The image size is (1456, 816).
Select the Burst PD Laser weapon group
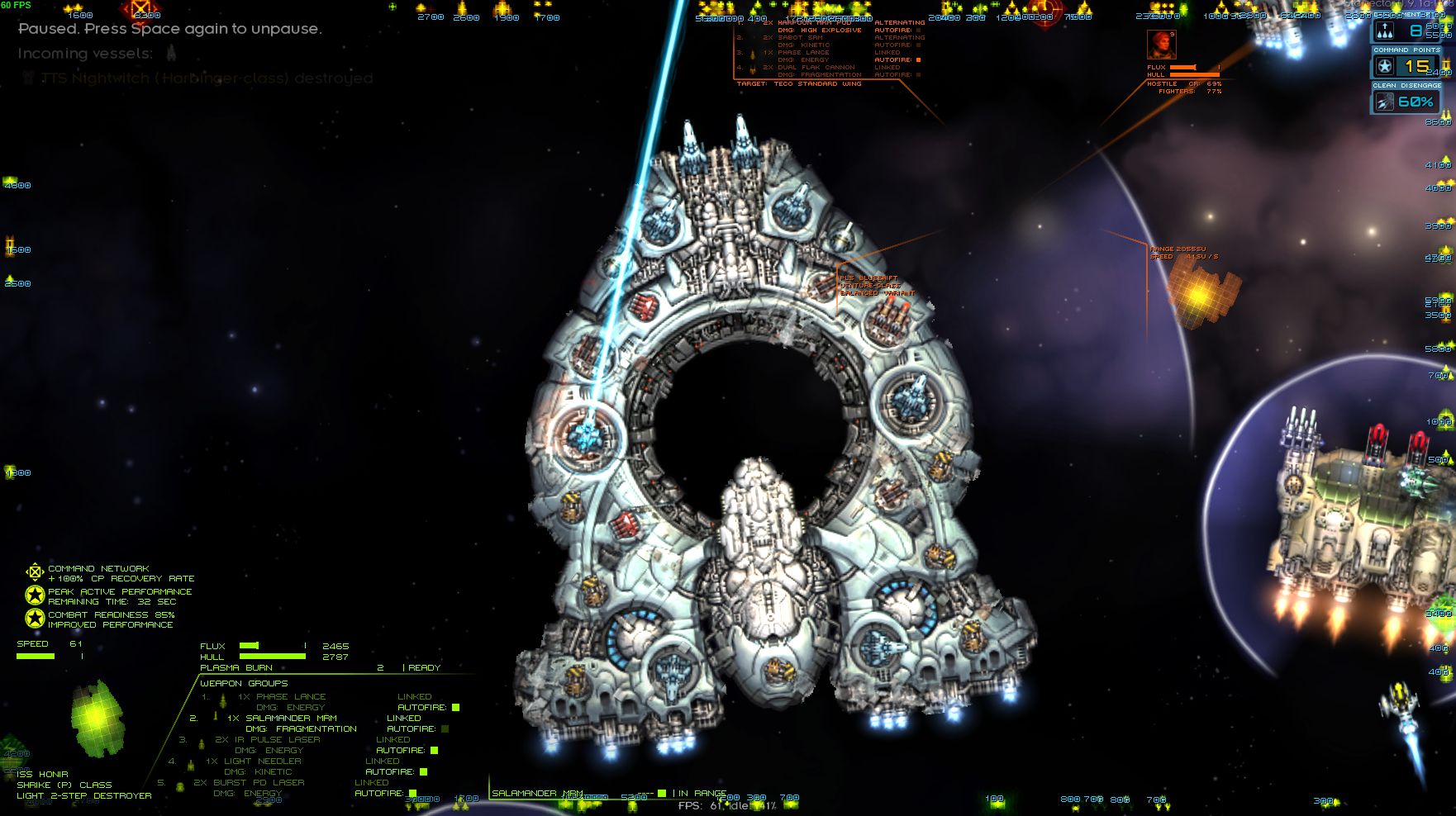click(x=248, y=782)
